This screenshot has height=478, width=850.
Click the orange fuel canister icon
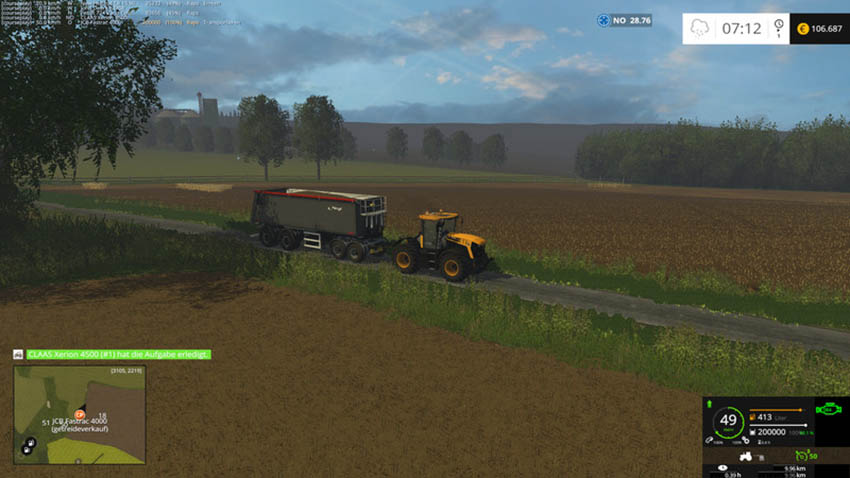750,416
